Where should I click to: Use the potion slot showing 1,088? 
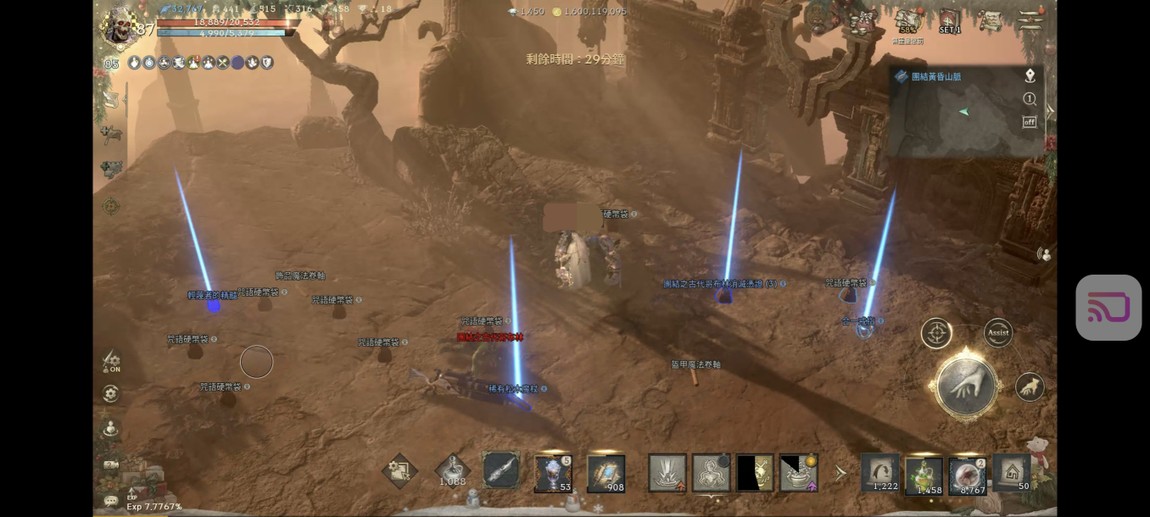coord(452,470)
